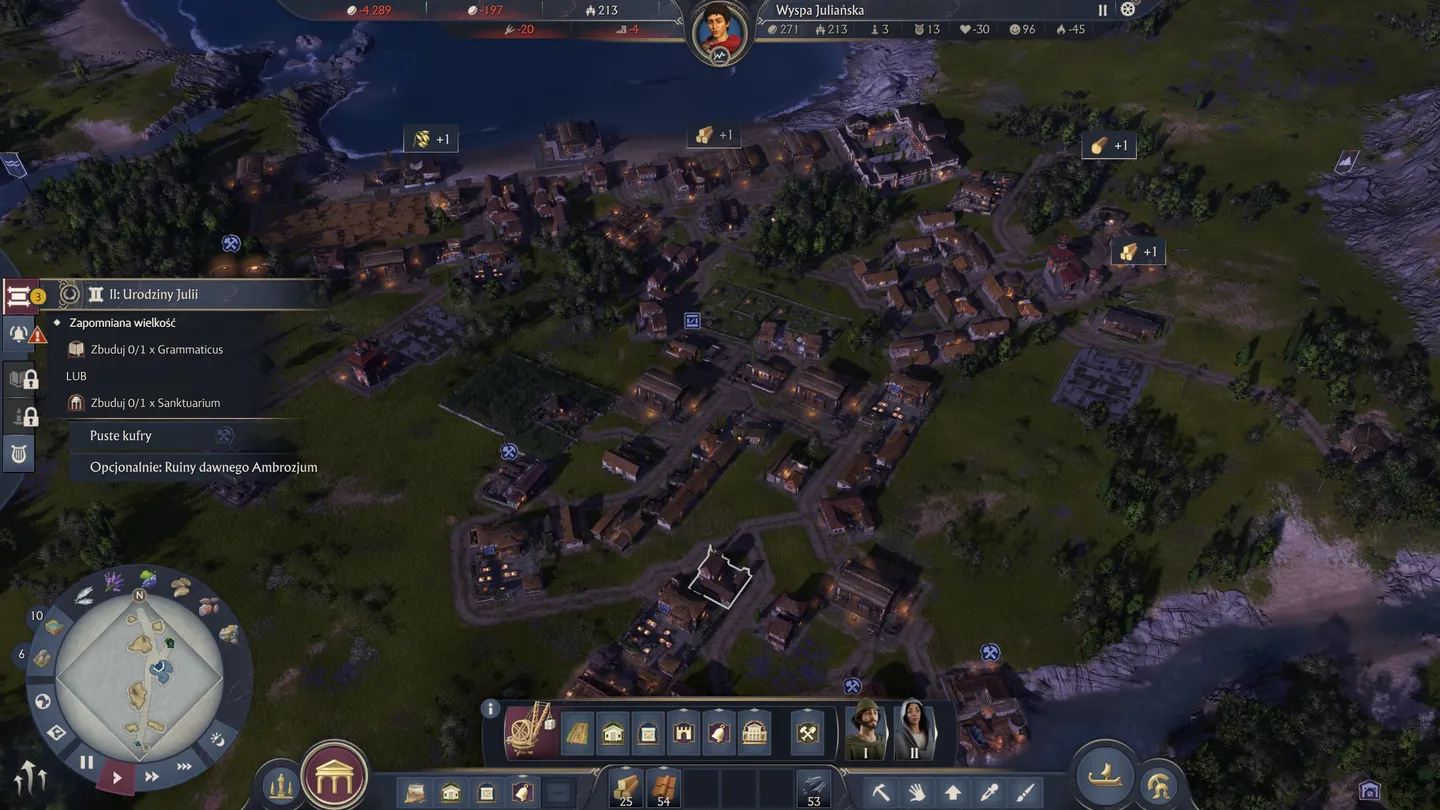Choose the Tier I citizen portrait
Screen dimensions: 1440x810
866,730
